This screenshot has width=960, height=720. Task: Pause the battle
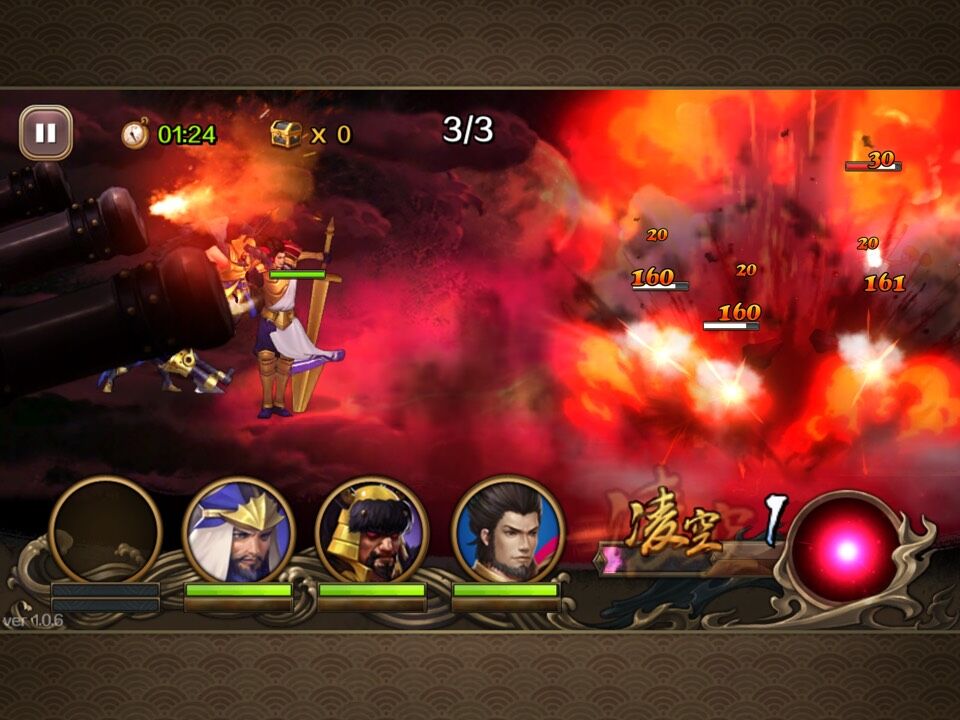[46, 133]
